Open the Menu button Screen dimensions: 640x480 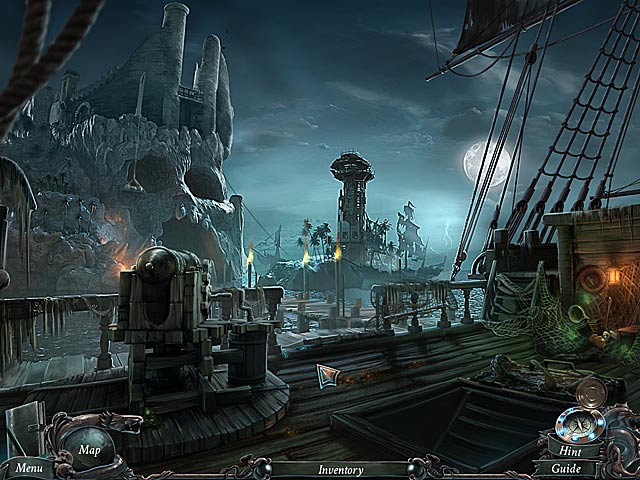coord(27,467)
